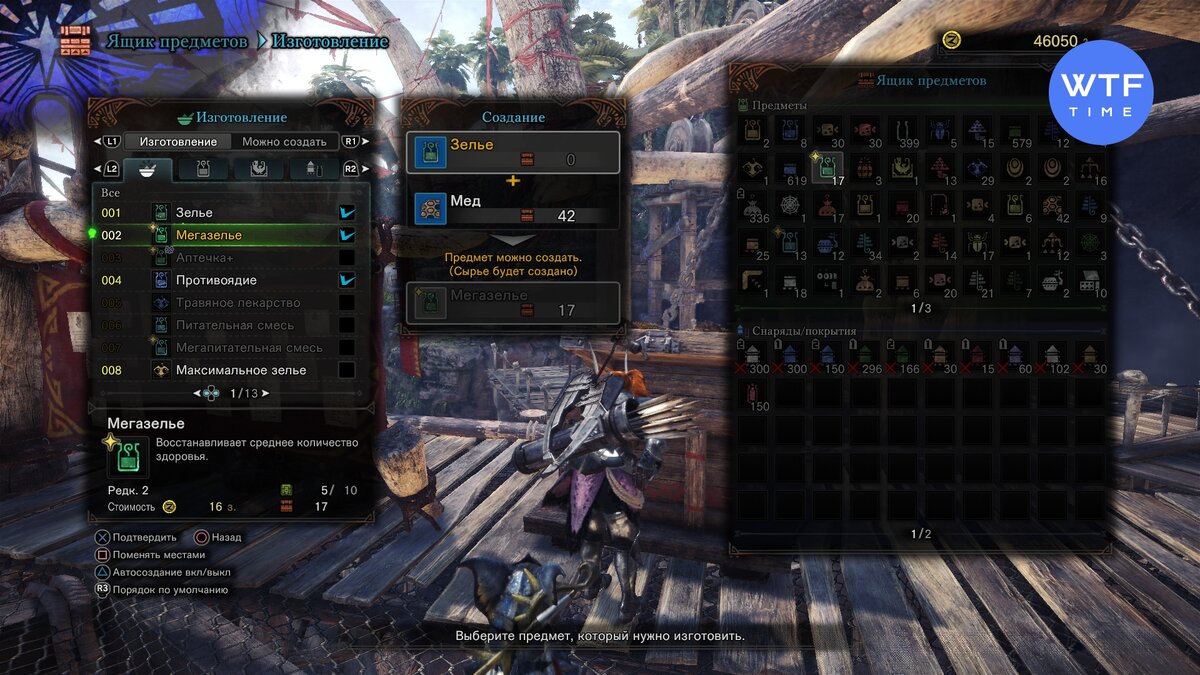
Task: Toggle auto-craft checkbox for Зелье
Action: [x=347, y=213]
